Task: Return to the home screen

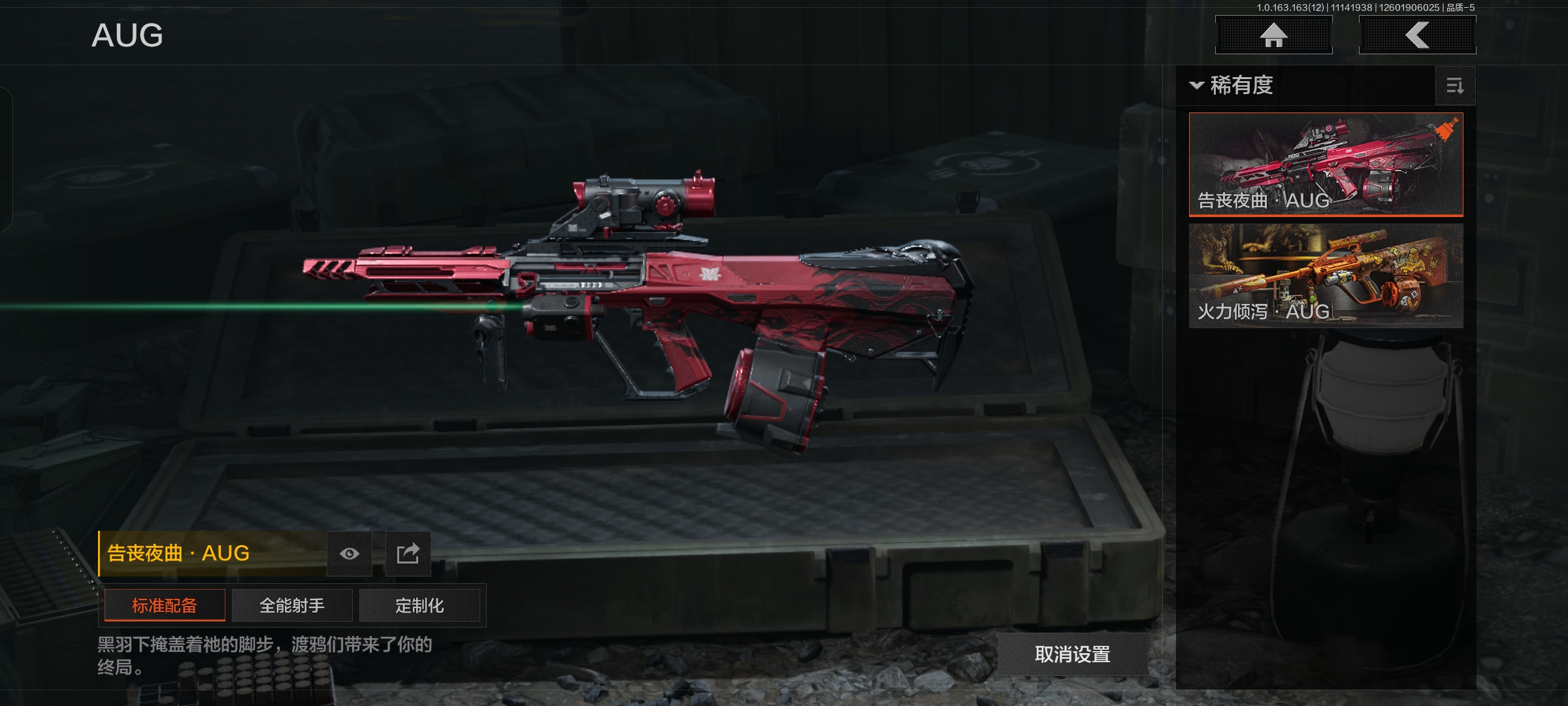Action: (1273, 35)
